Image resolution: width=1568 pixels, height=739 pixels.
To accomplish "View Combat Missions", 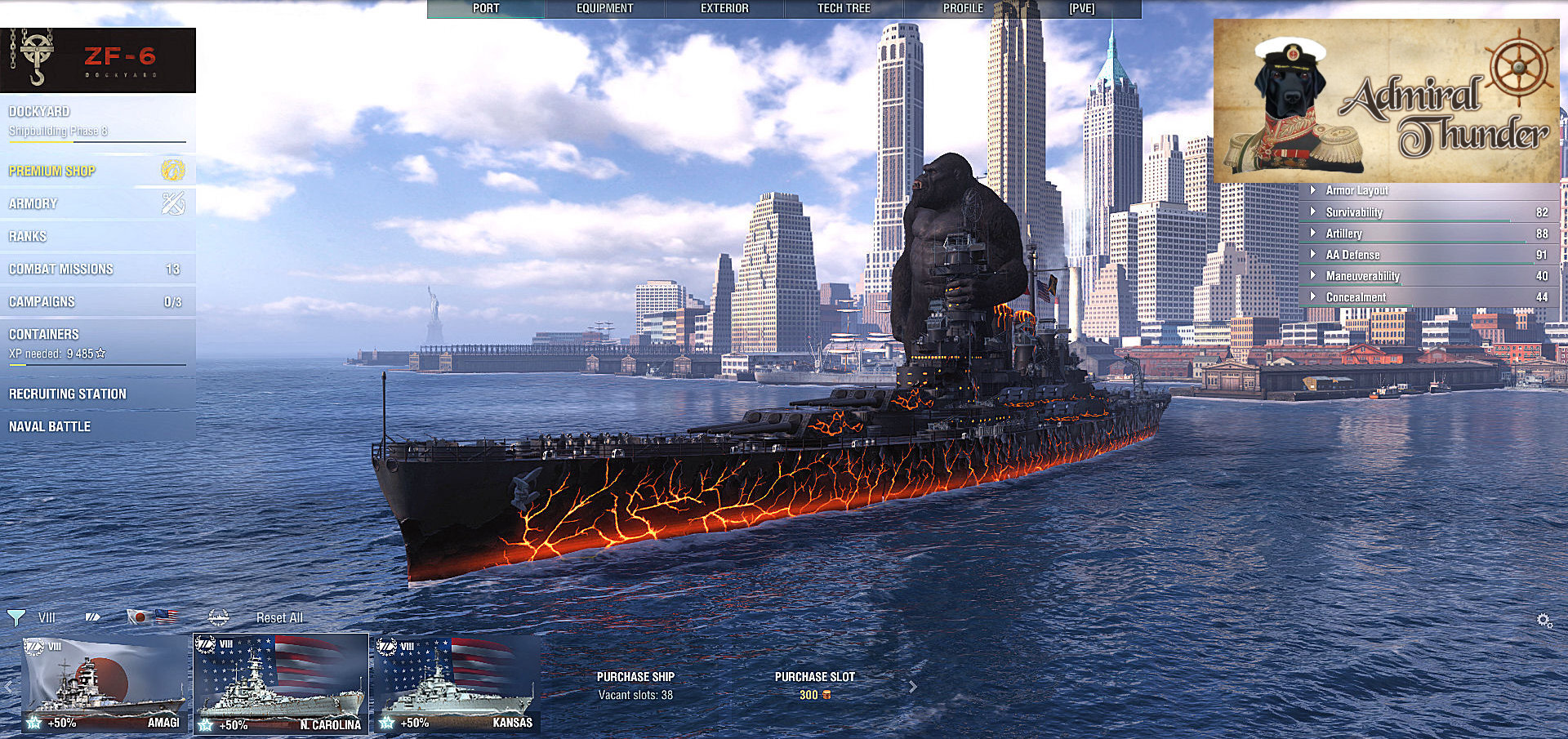I will pos(61,269).
